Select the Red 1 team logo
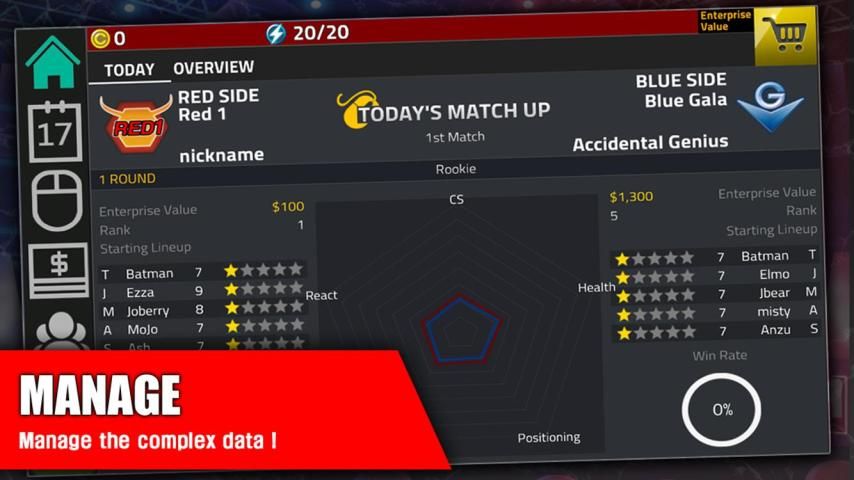854x480 pixels. pyautogui.click(x=132, y=123)
